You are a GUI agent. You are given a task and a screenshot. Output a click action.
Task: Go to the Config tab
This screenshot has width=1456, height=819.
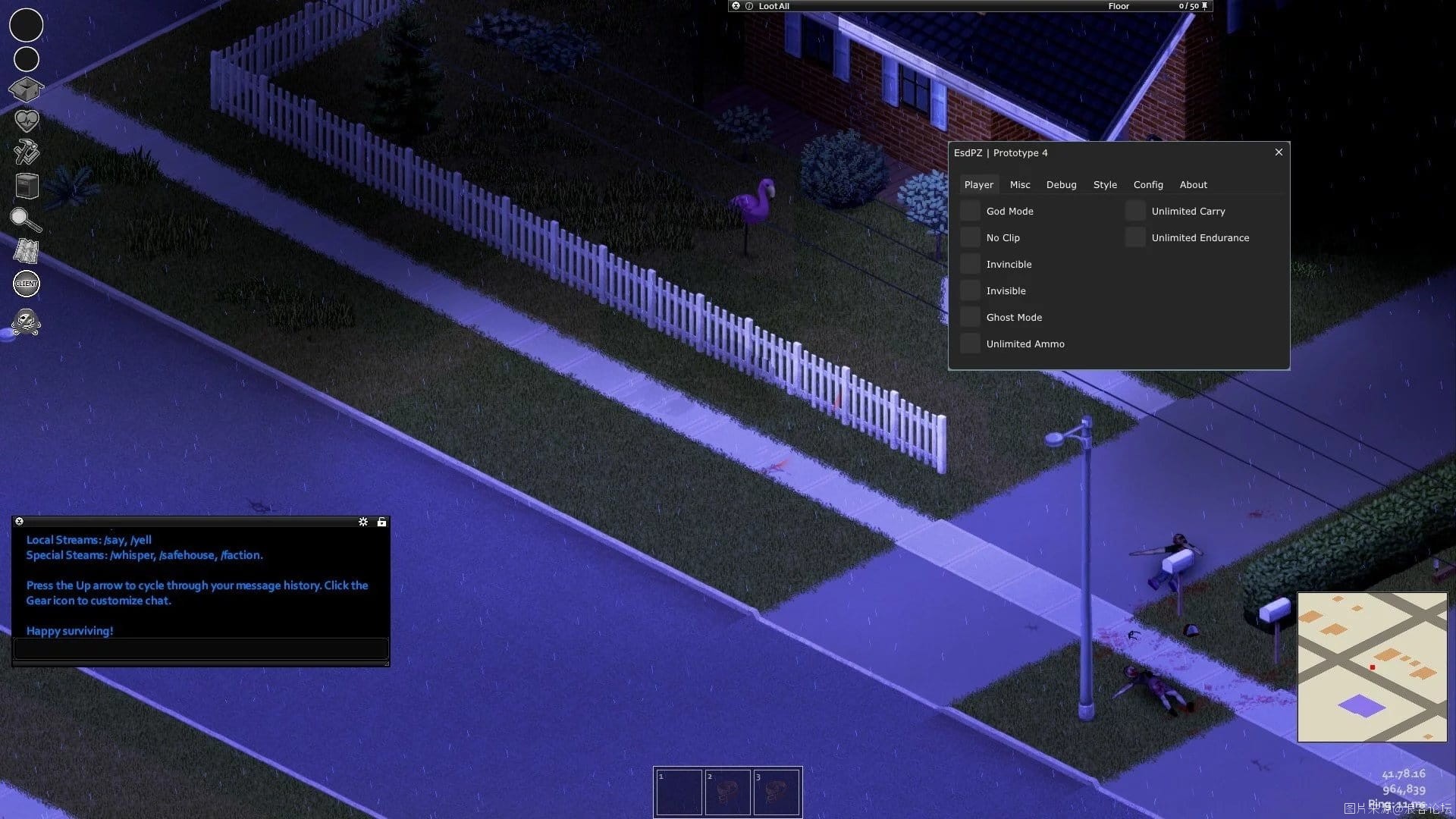click(x=1148, y=184)
